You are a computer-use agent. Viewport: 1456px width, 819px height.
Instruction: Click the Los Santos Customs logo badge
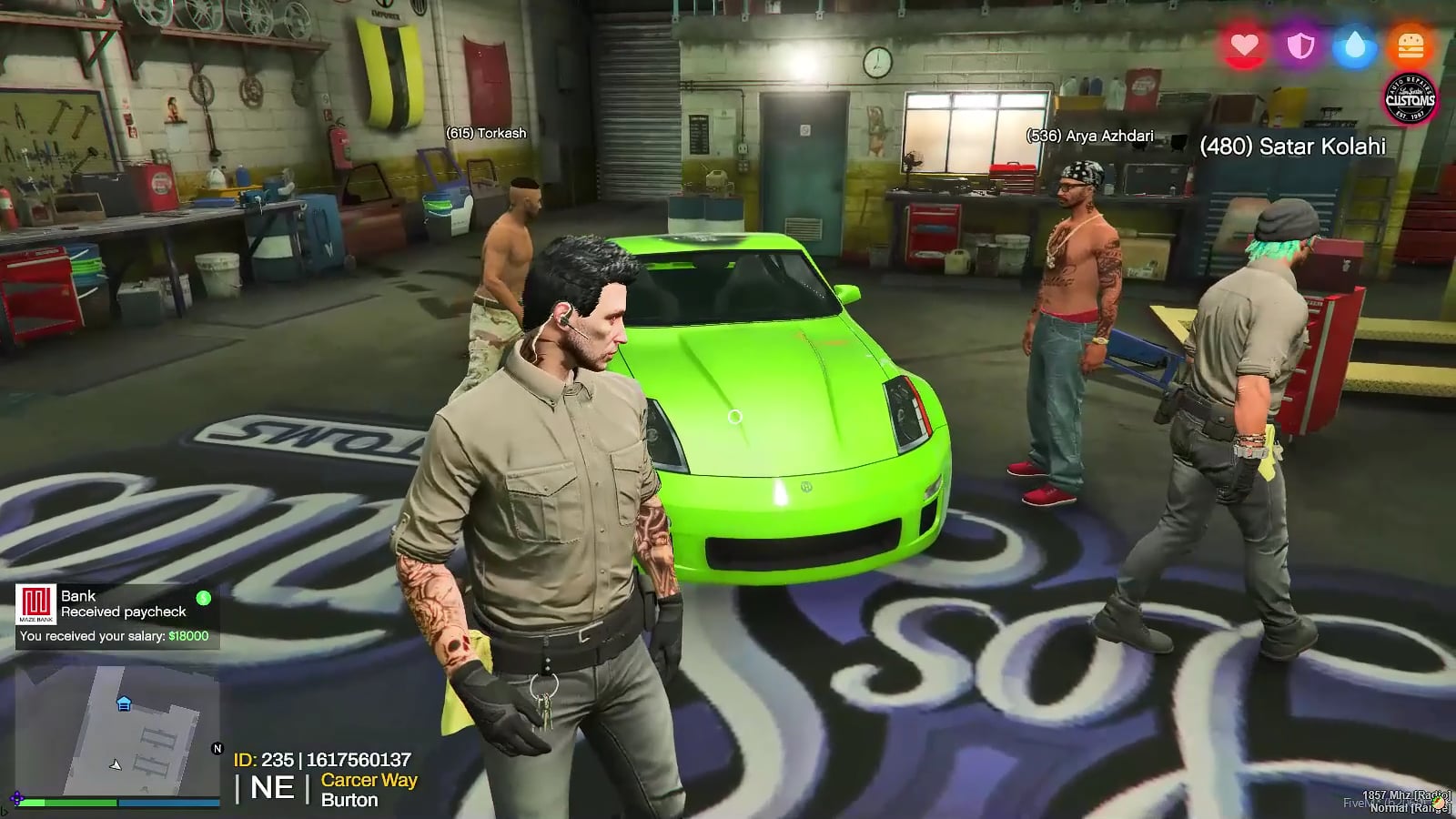[x=1410, y=98]
